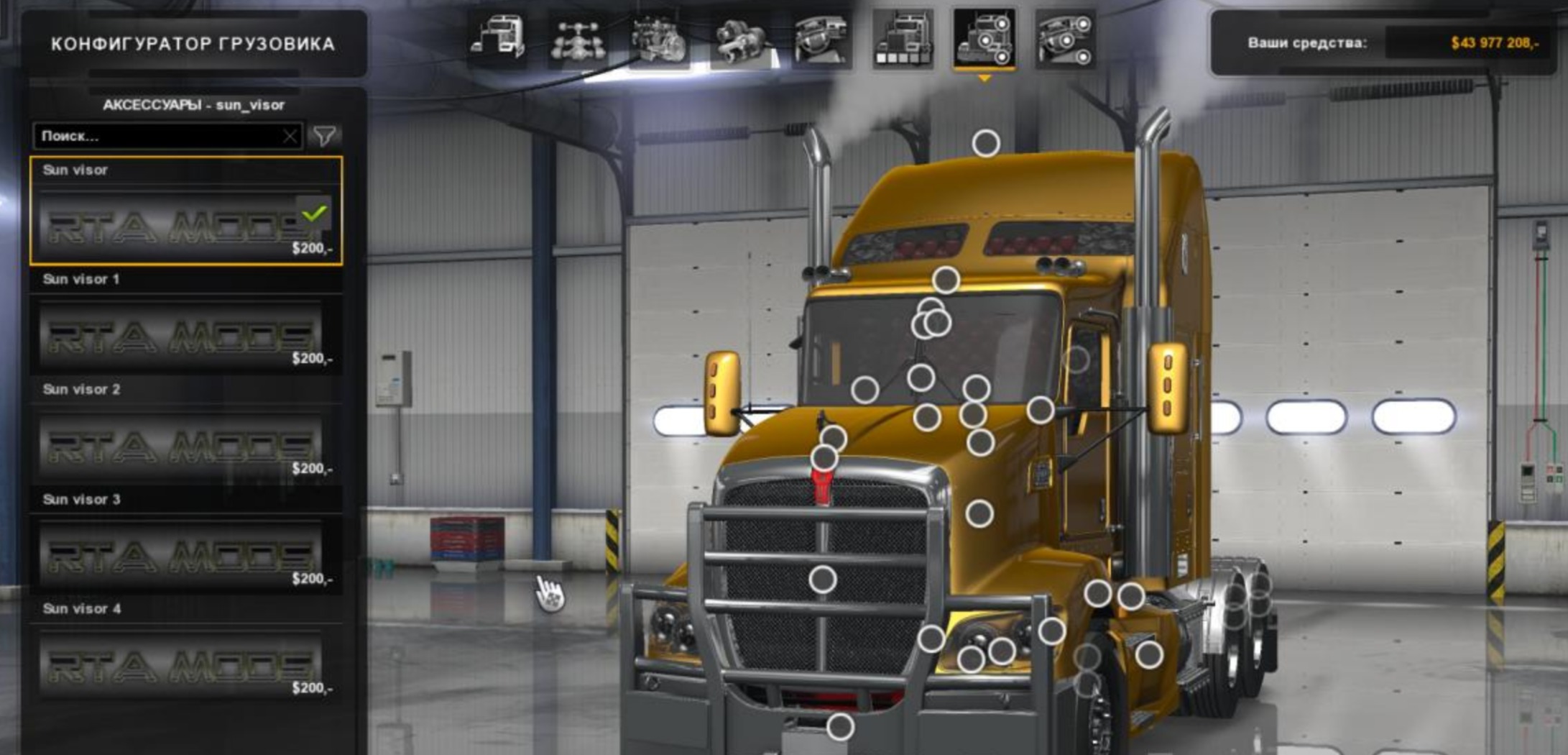Switch to the chassis tab
This screenshot has height=755, width=1568.
pos(578,39)
